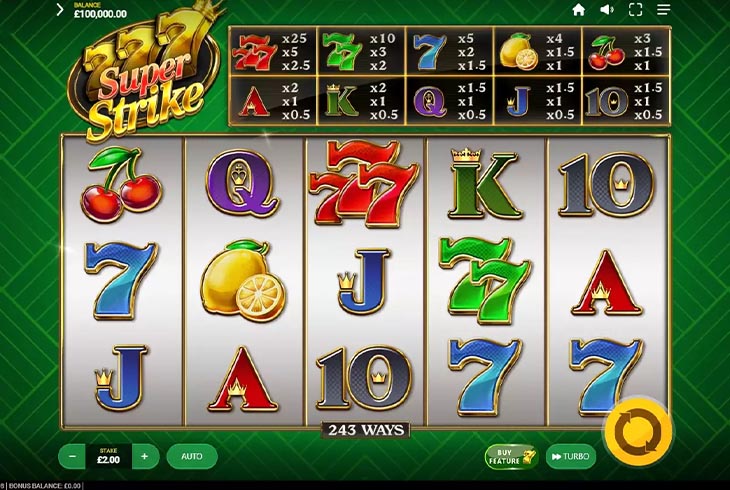Toggle Turbo mode
This screenshot has width=730, height=490.
click(x=571, y=456)
